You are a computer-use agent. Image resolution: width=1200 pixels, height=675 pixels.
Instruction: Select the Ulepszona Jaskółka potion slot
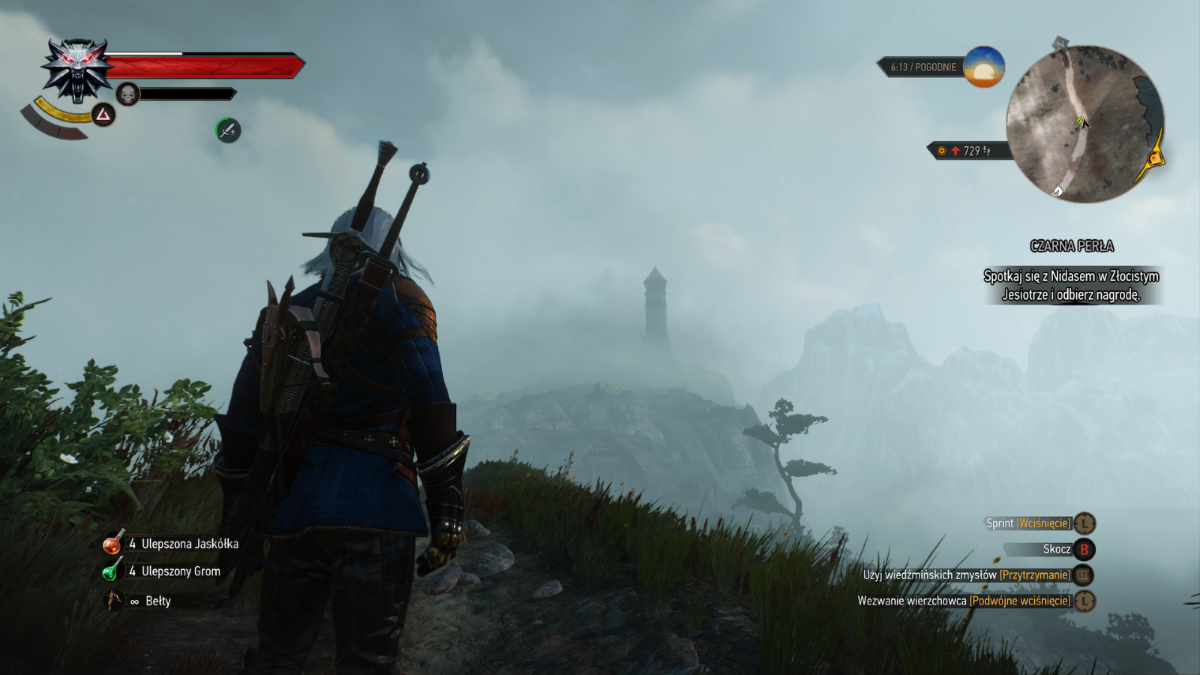pyautogui.click(x=114, y=544)
